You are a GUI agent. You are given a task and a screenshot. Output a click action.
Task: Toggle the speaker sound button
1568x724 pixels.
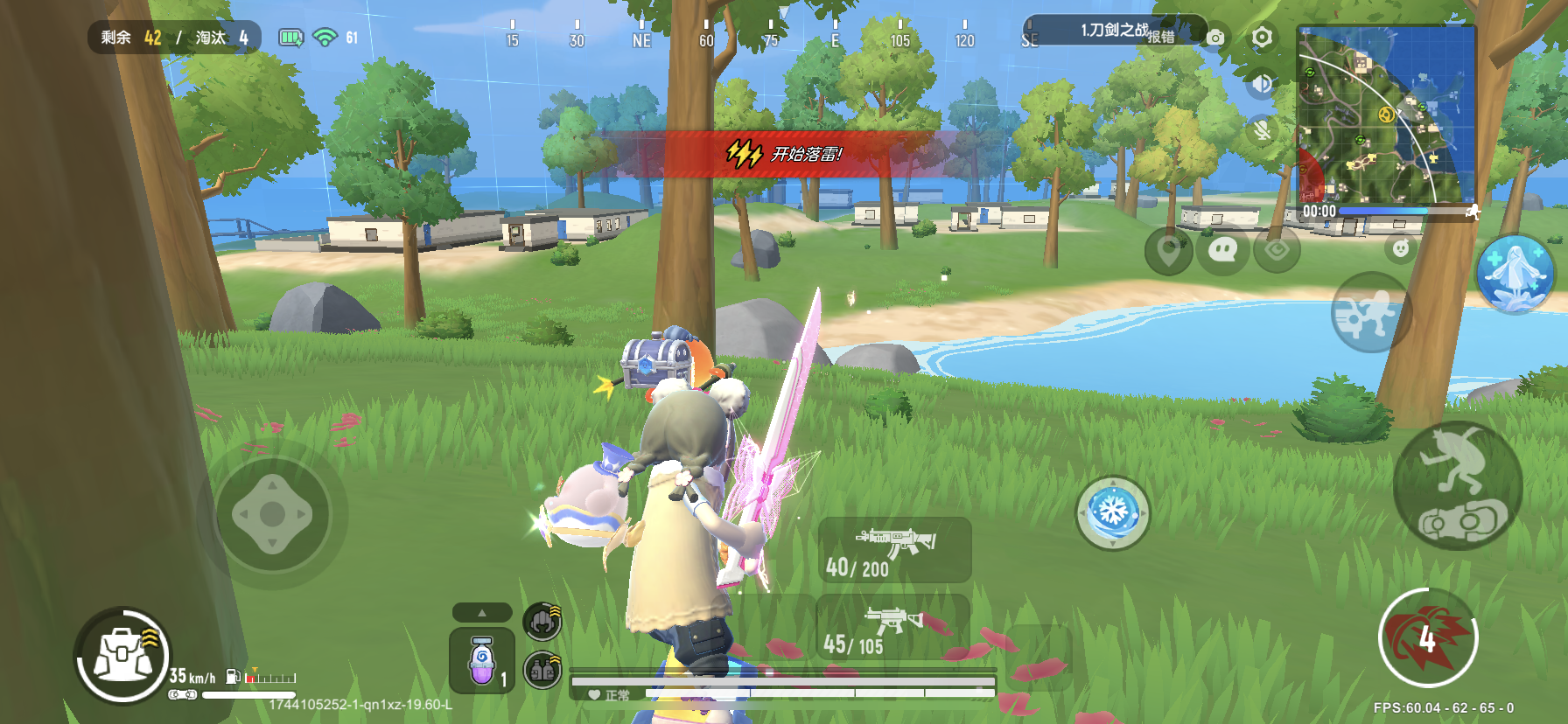click(1261, 84)
